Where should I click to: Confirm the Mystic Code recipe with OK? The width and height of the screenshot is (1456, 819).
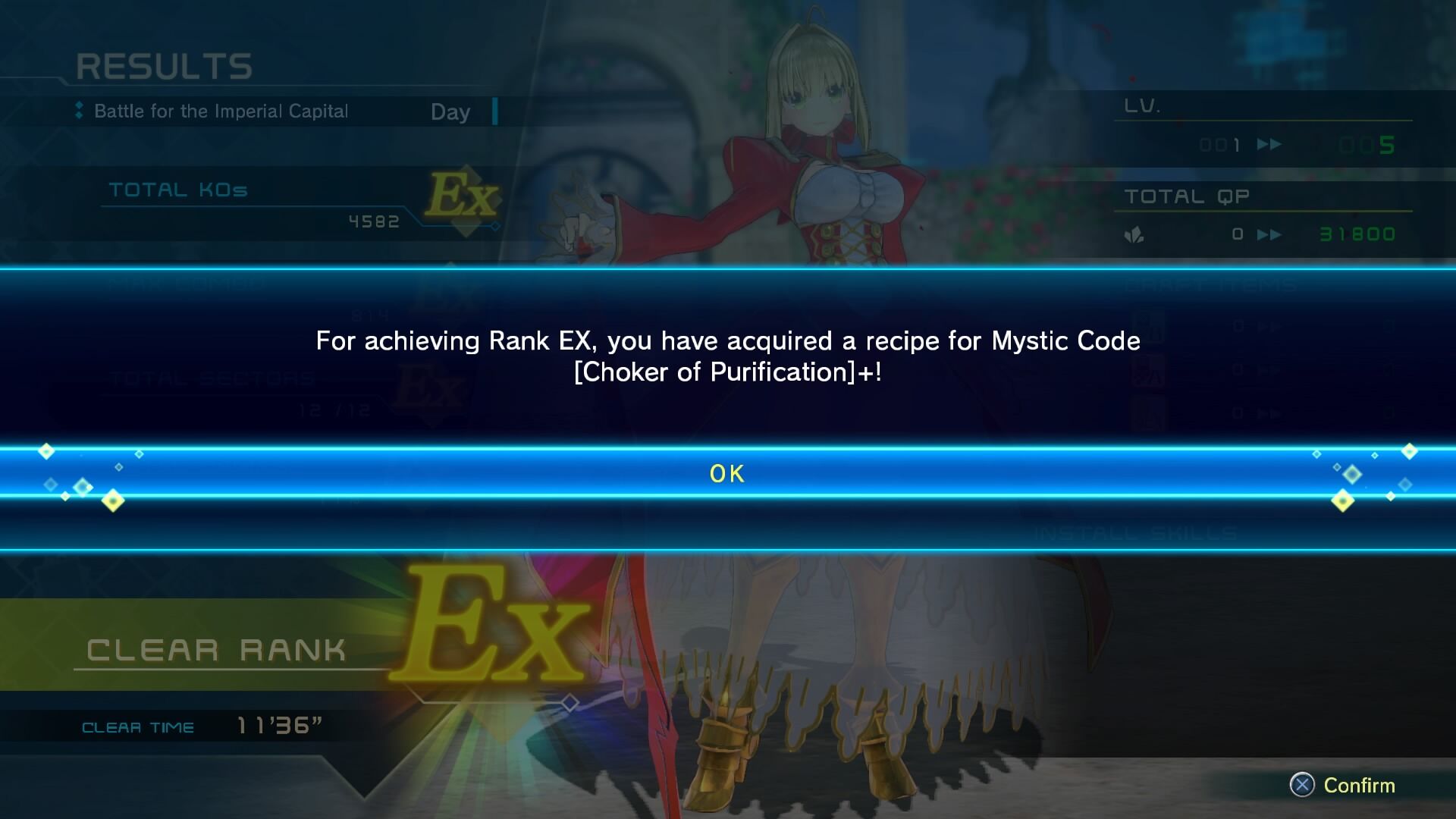pyautogui.click(x=727, y=473)
